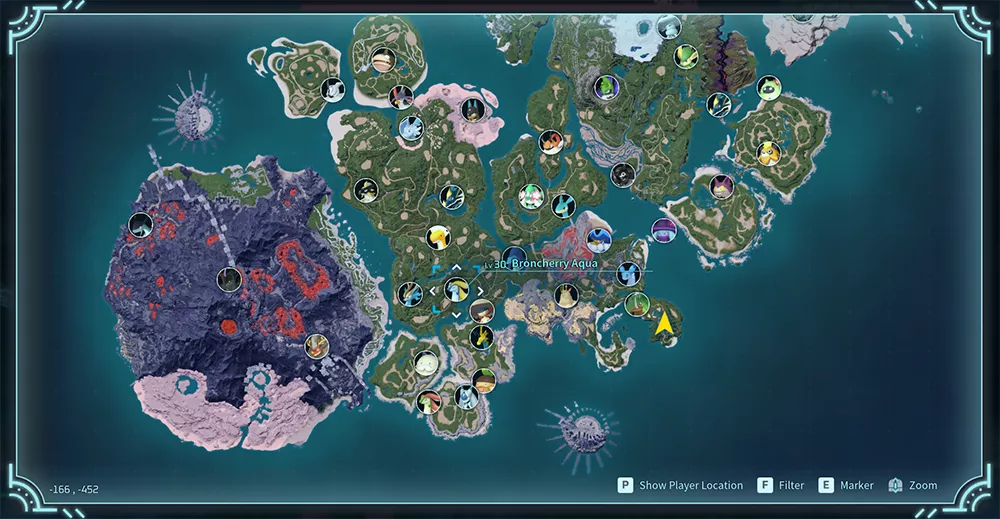Choose the white mustached round boss marker
Image resolution: width=1000 pixels, height=519 pixels.
427,362
